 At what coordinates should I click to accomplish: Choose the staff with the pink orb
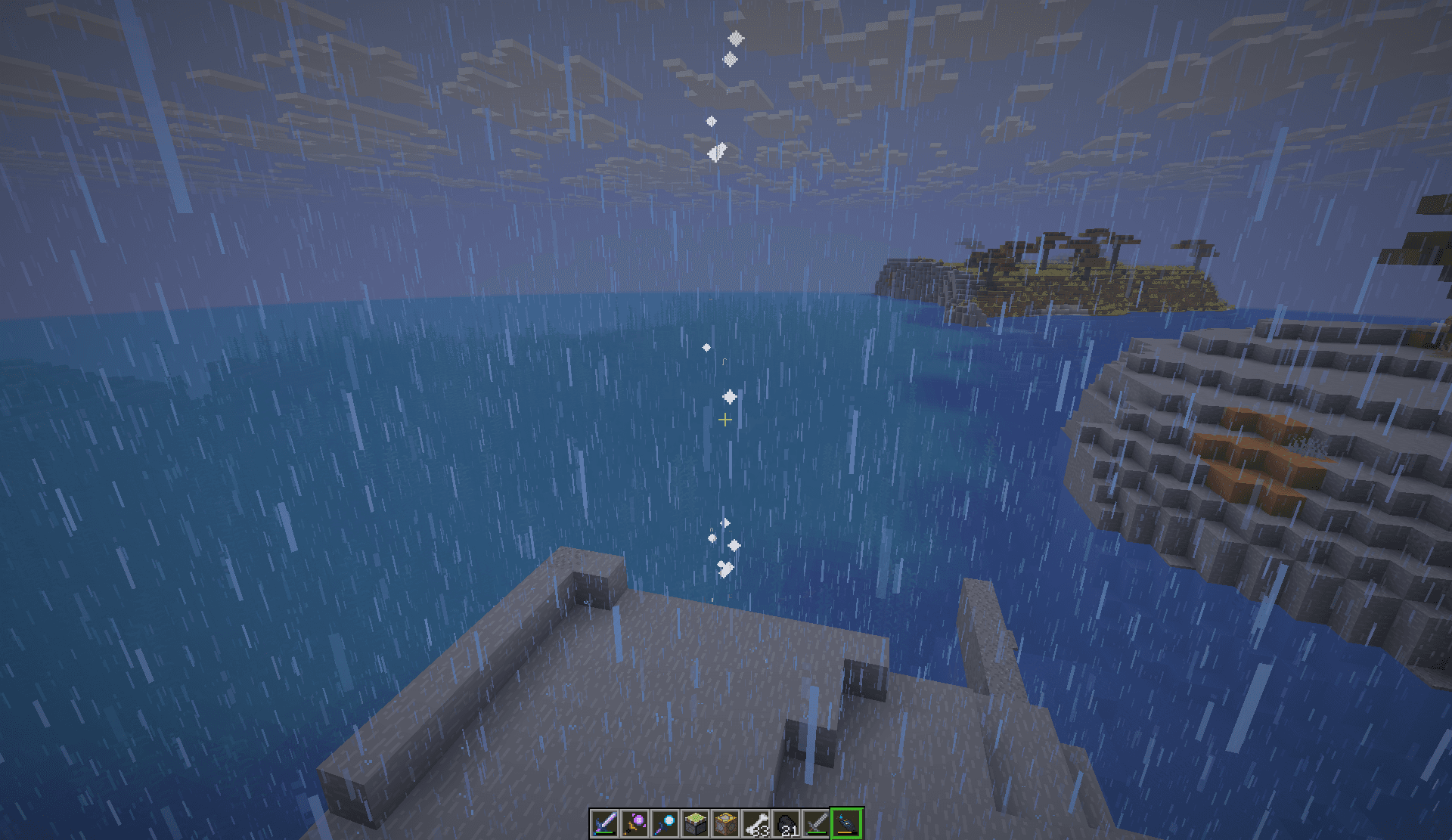click(634, 823)
